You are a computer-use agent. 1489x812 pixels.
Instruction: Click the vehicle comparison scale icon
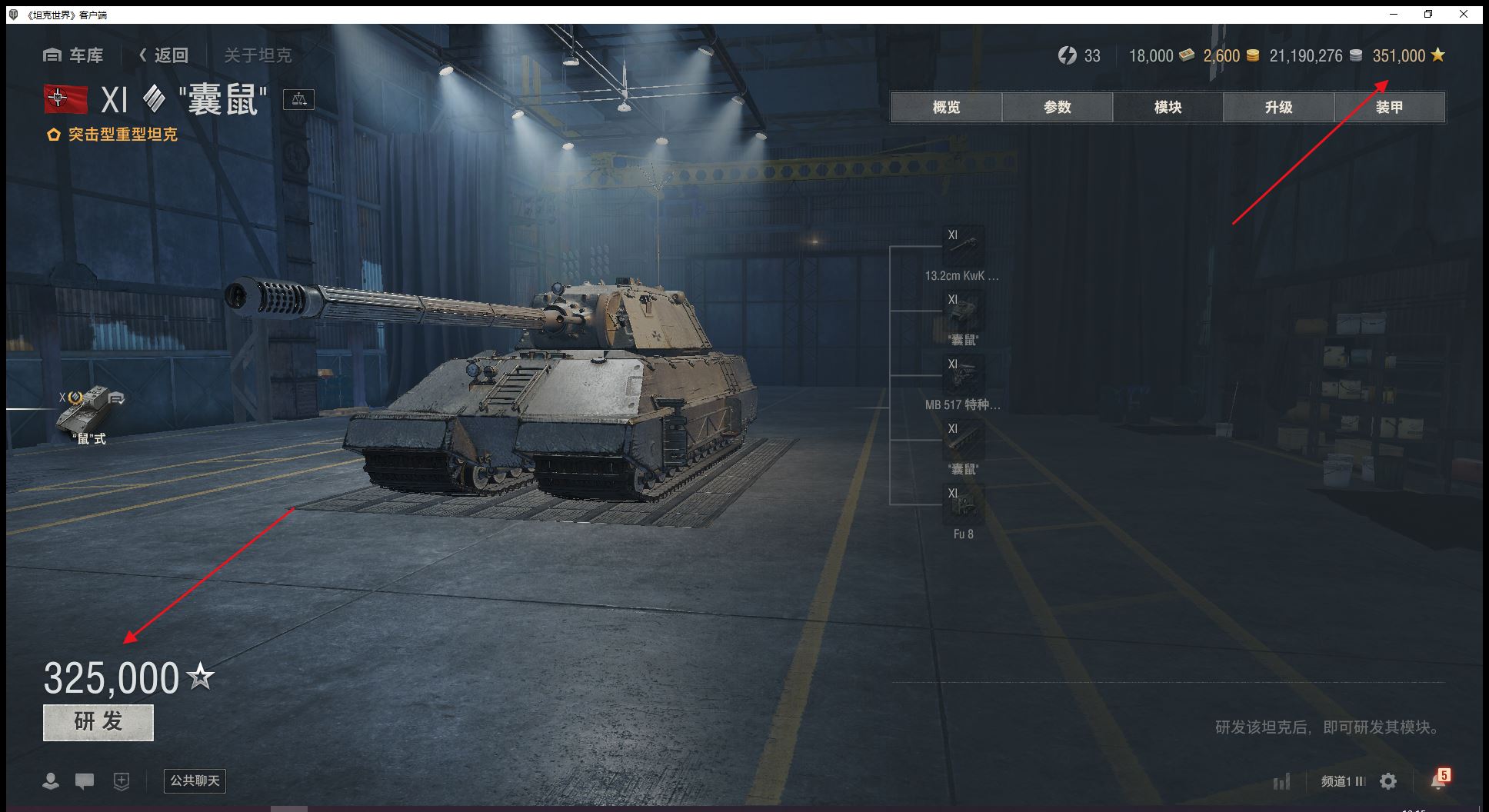298,99
